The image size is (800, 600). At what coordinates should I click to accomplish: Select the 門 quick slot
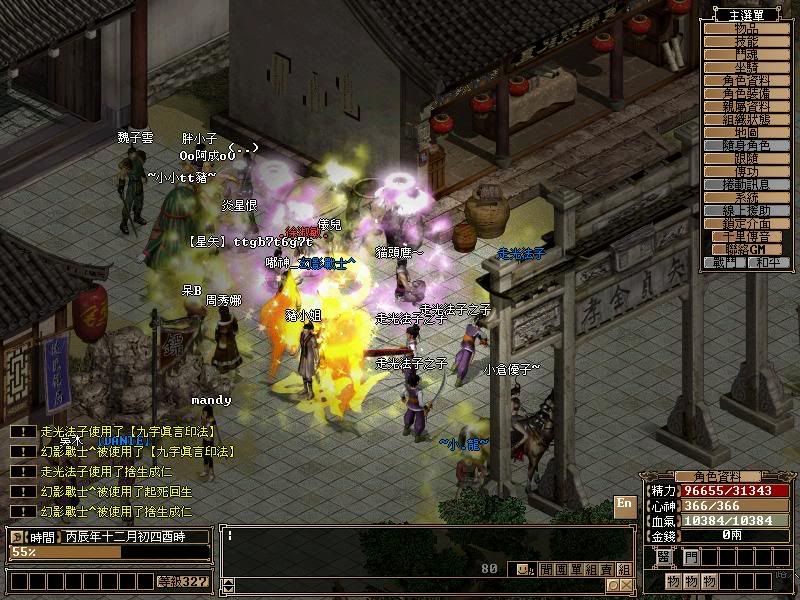(x=692, y=556)
